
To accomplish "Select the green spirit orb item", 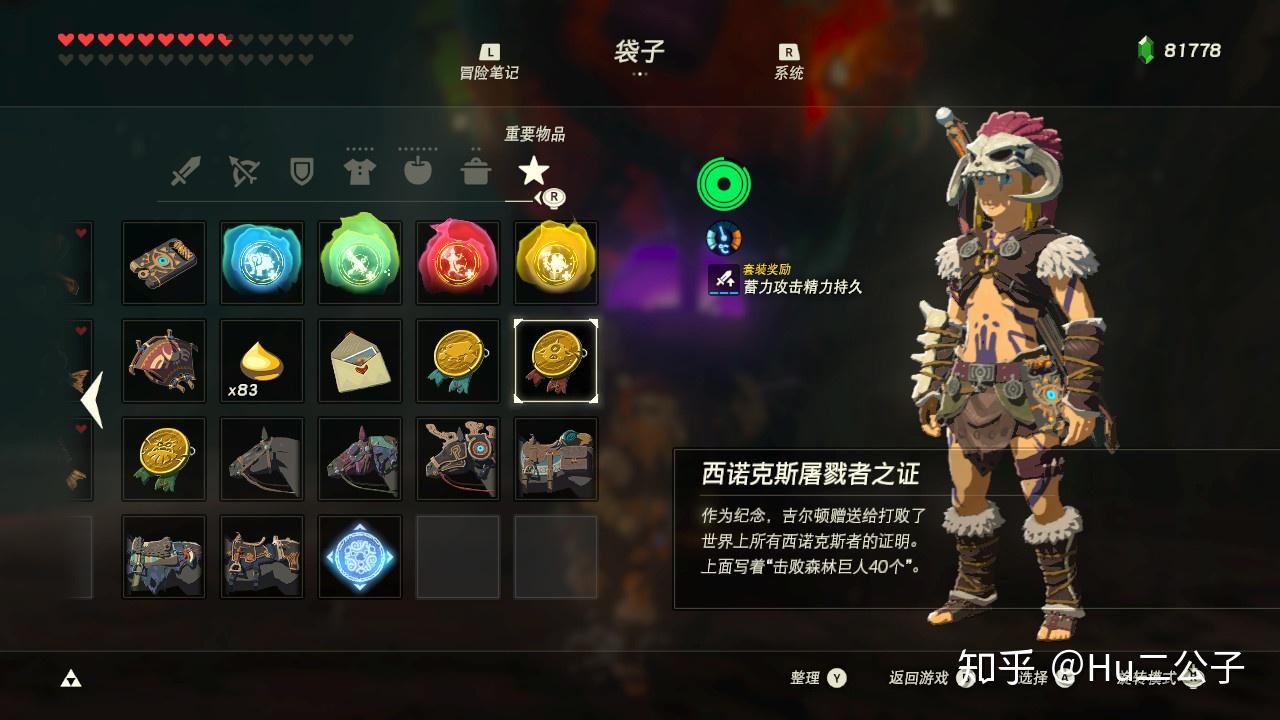I will (359, 262).
